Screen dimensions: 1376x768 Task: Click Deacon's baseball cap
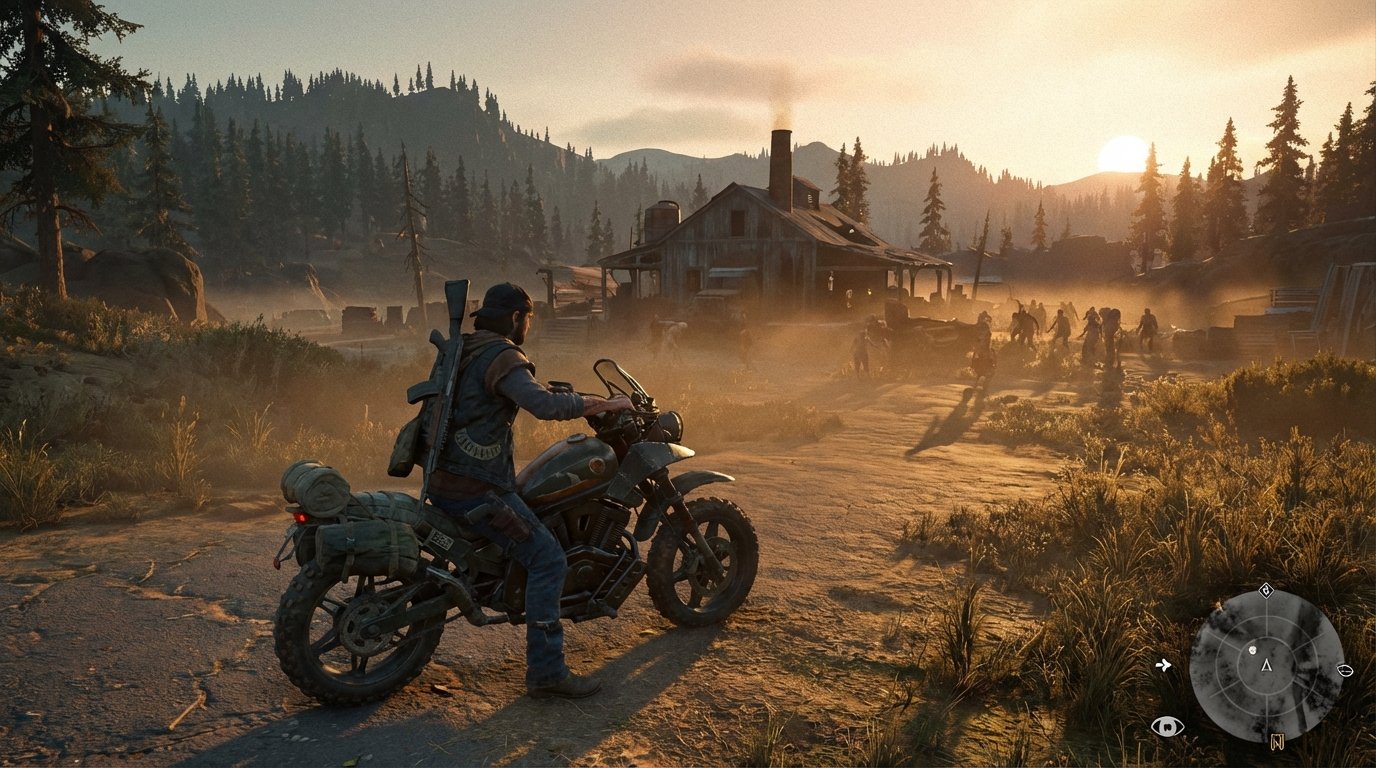(x=498, y=295)
